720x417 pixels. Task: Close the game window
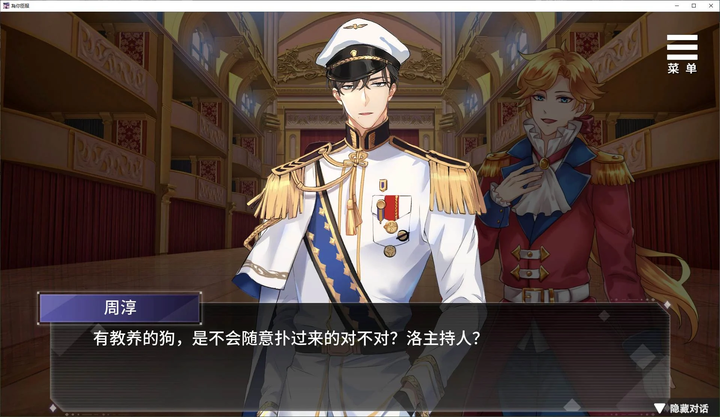pos(705,6)
